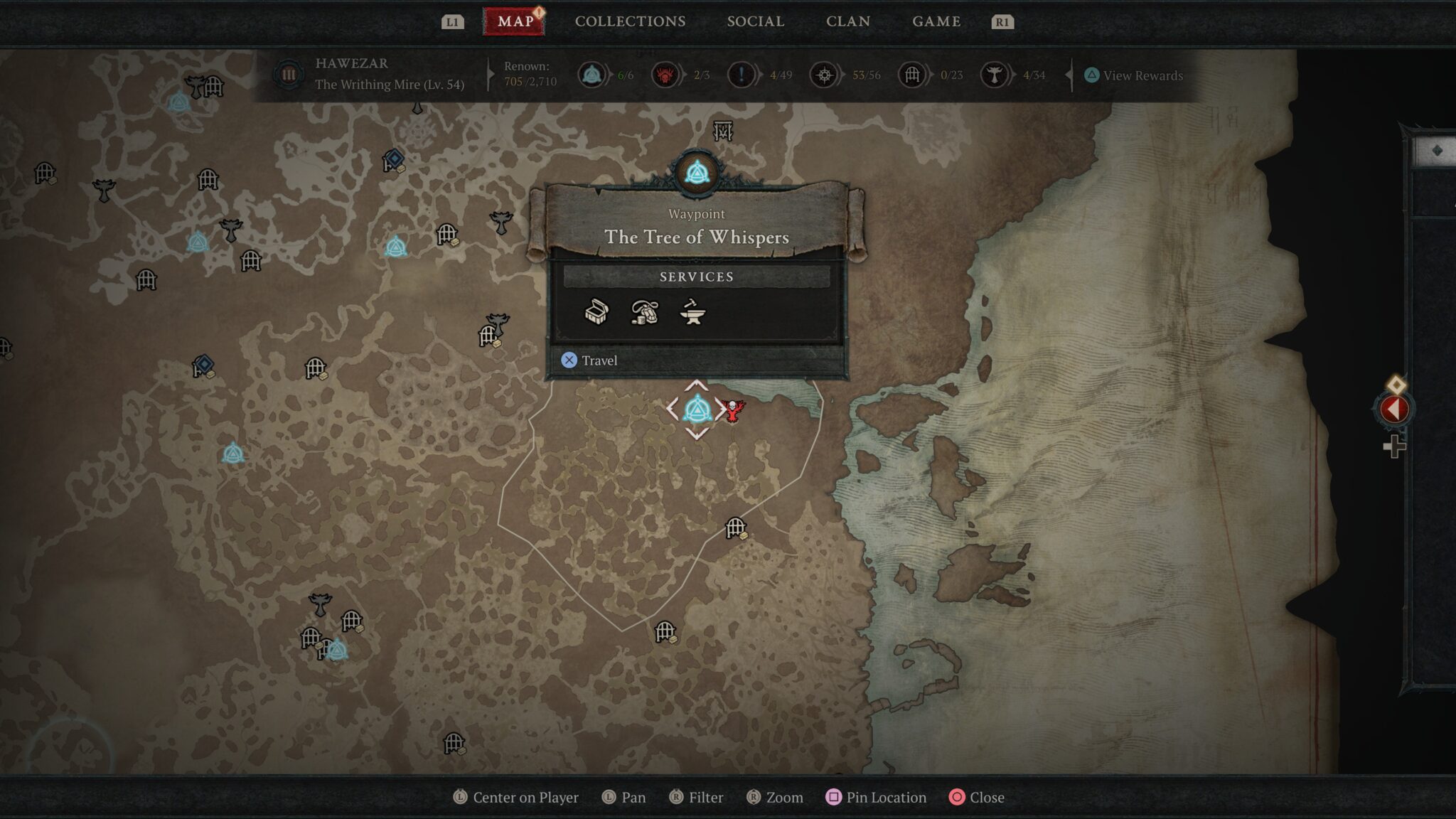Click the L1 shoulder button indicator
This screenshot has width=1456, height=819.
pos(453,21)
